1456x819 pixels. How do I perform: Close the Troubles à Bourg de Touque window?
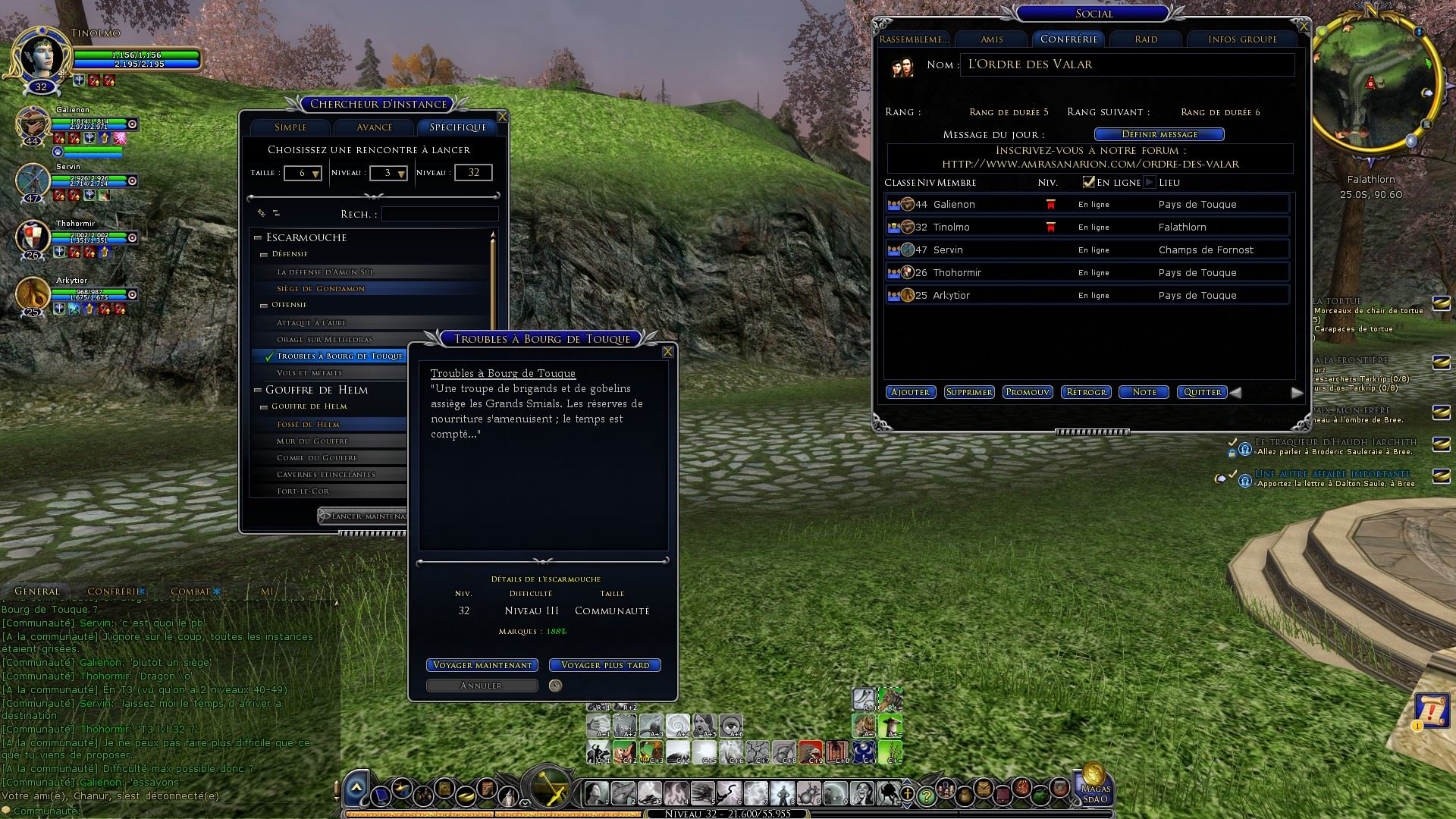pos(668,352)
